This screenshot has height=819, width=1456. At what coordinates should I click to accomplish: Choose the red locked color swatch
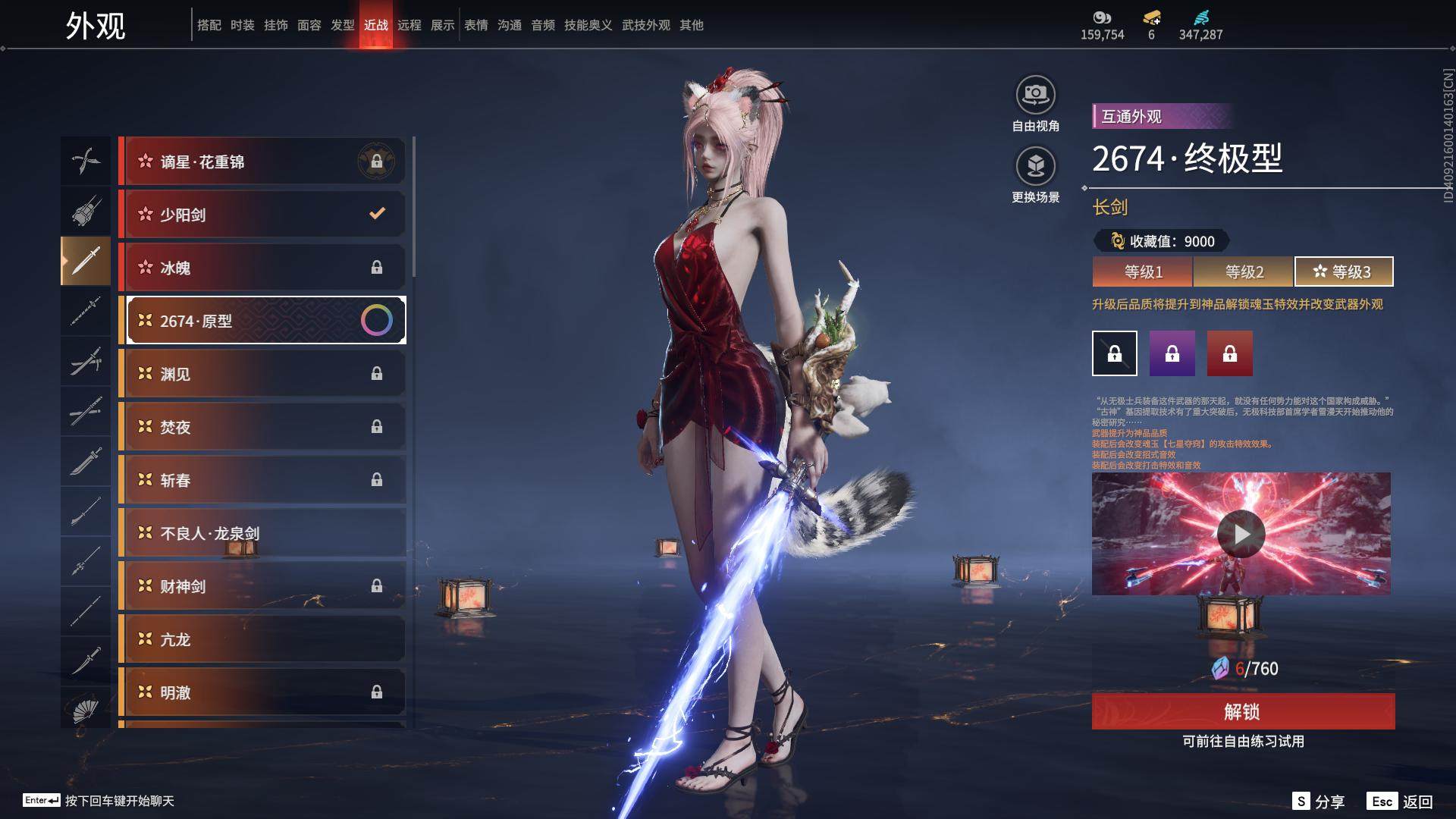(1229, 353)
